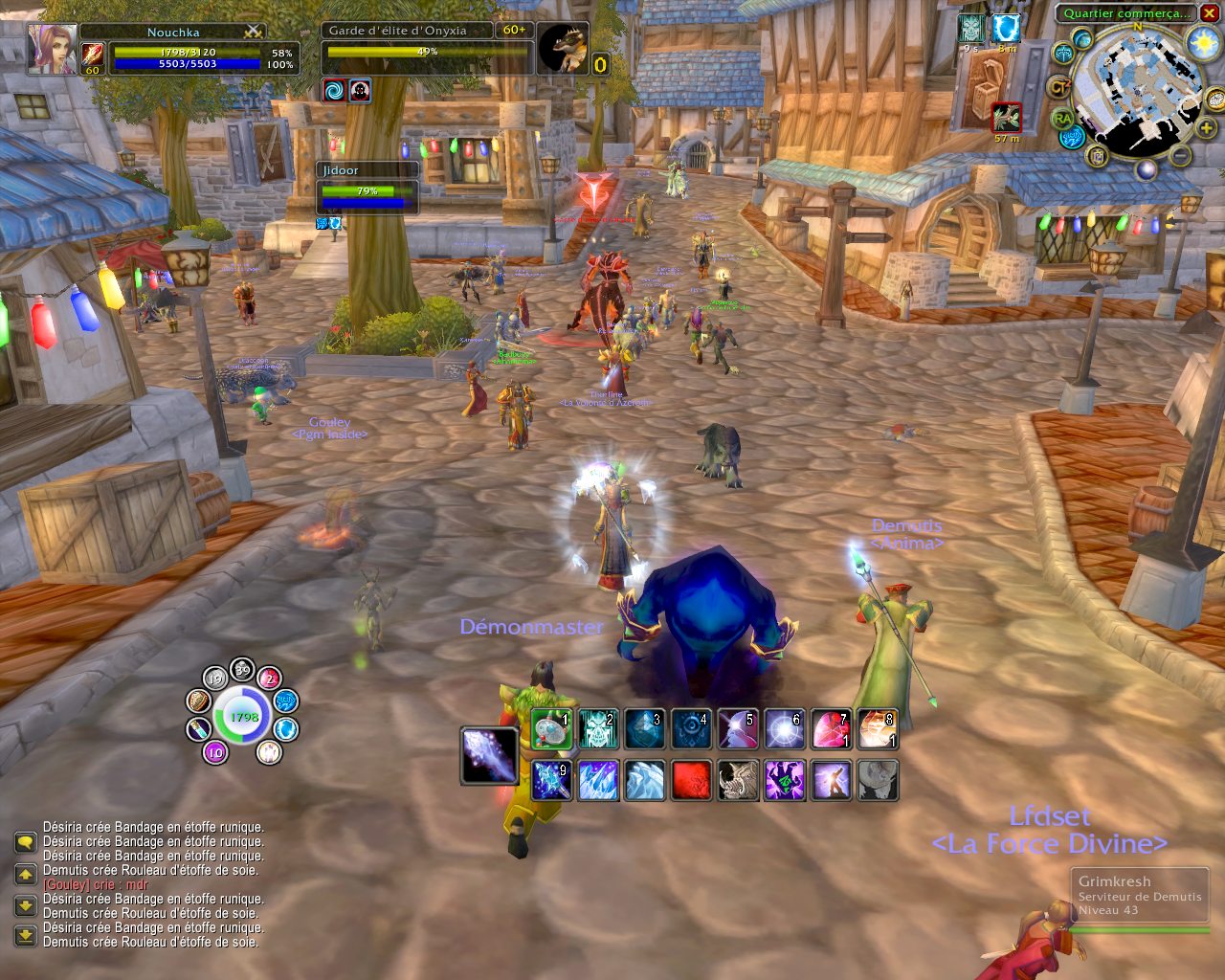Close the minimap with the X button
Viewport: 1225px width, 980px height.
pos(1209,12)
